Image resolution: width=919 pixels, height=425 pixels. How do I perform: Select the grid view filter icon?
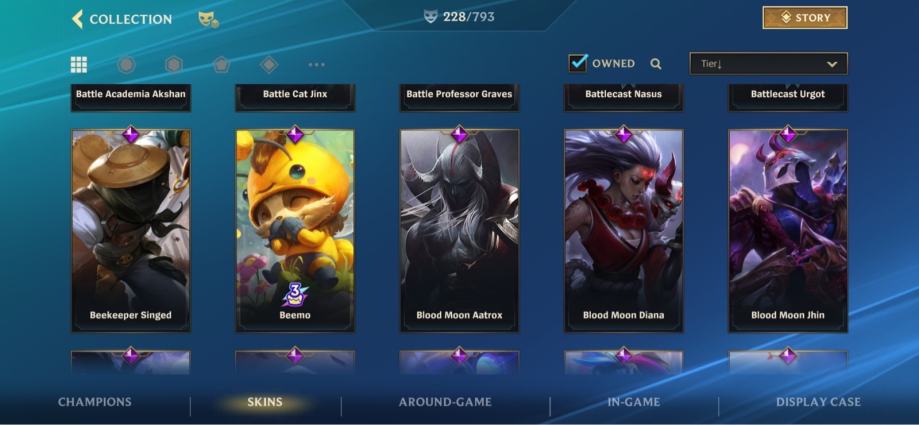(x=79, y=65)
